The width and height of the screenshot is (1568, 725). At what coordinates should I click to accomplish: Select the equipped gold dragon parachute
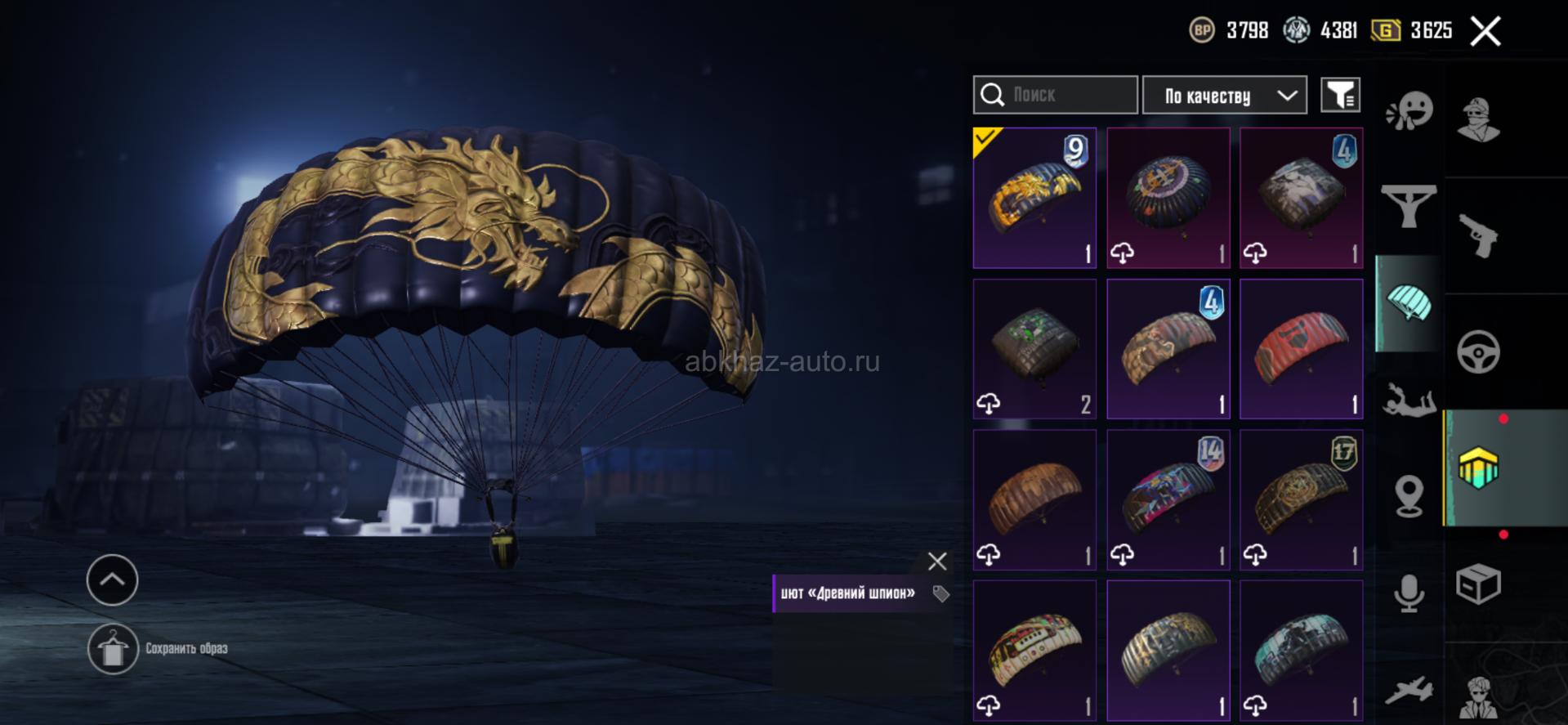click(1034, 198)
